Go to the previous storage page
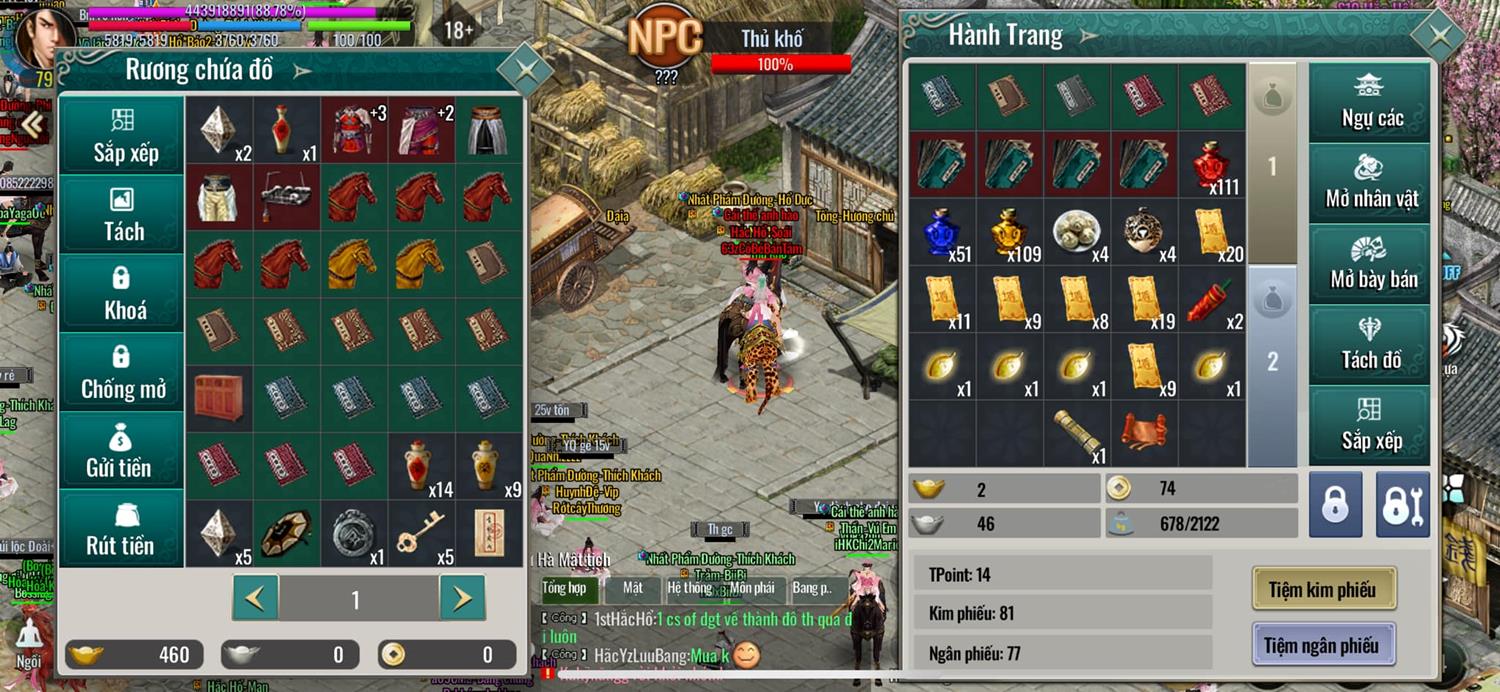Viewport: 1500px width, 692px height. pos(256,598)
